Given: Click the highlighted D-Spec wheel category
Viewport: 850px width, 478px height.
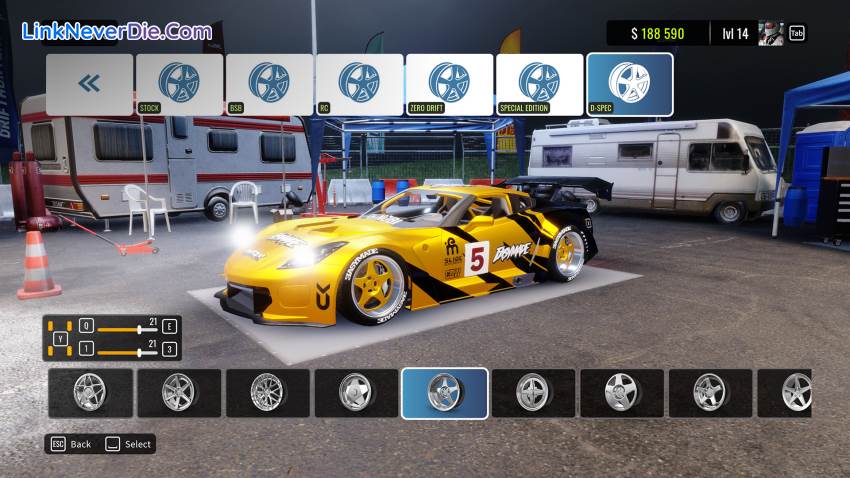Looking at the screenshot, I should coord(629,84).
